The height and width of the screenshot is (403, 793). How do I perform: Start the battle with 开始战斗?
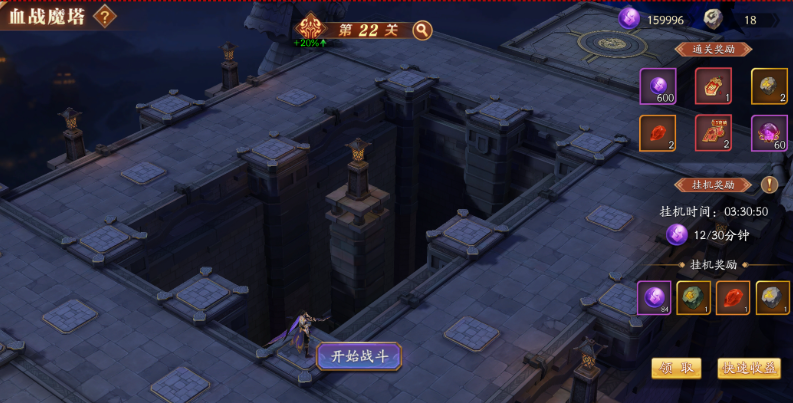(359, 355)
